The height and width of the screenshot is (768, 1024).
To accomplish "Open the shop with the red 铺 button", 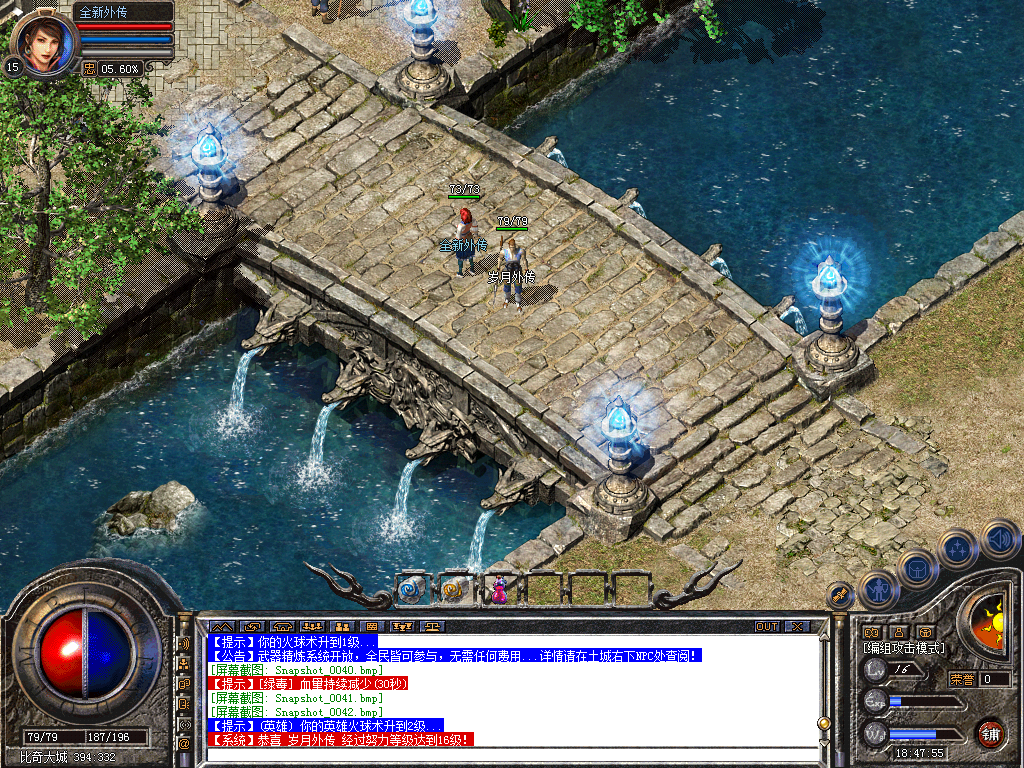I will [991, 733].
